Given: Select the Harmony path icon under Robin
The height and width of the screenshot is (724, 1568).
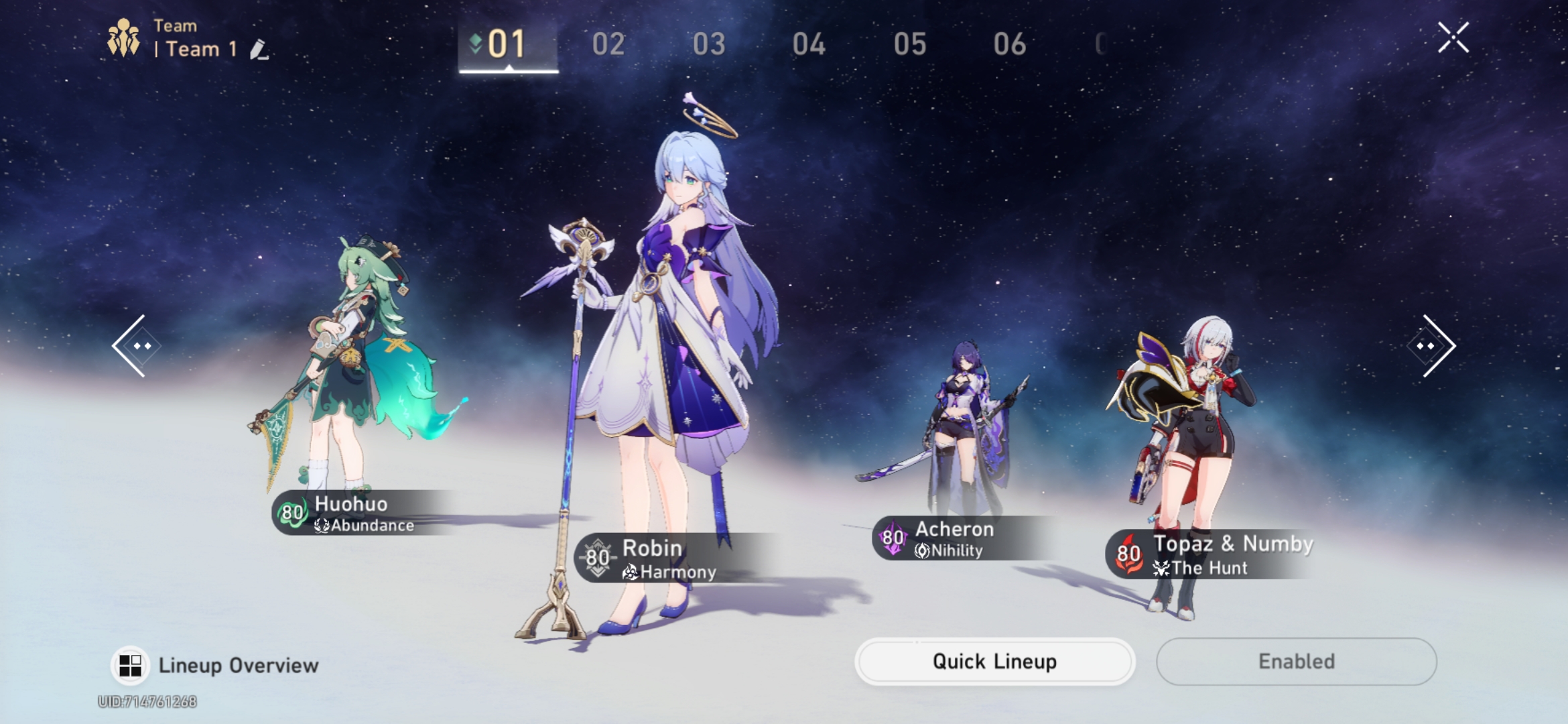Looking at the screenshot, I should click(631, 572).
